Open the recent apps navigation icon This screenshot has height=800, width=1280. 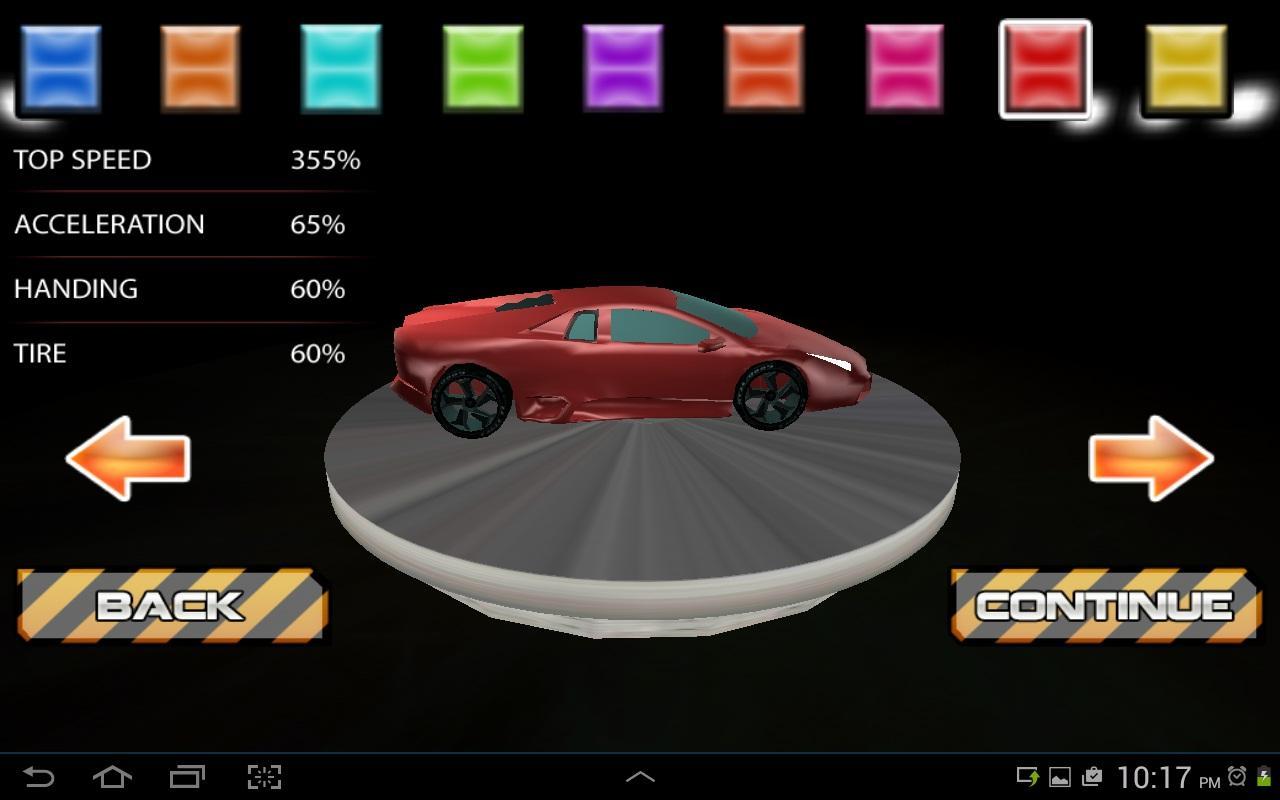click(188, 775)
